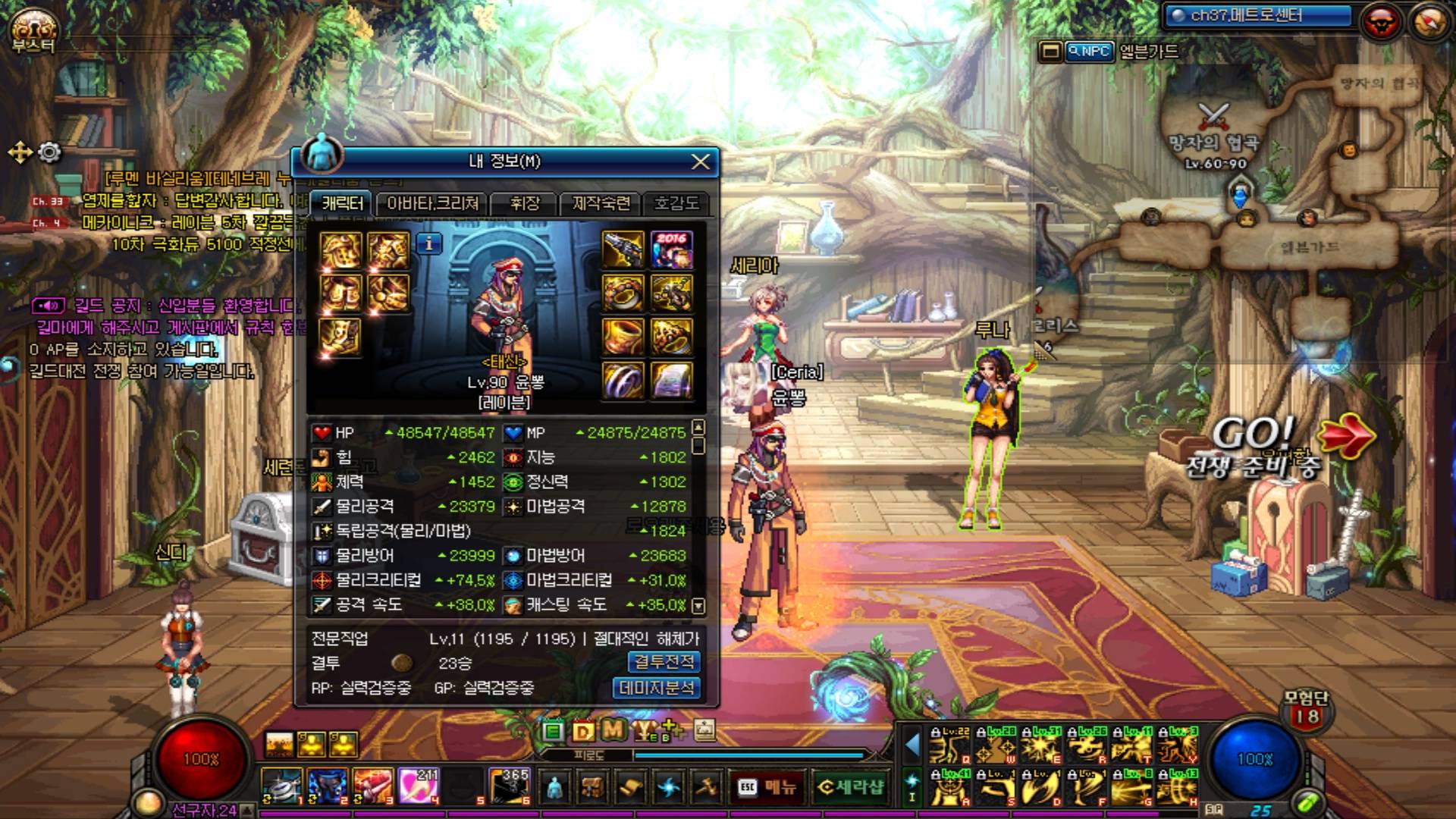Screen dimensions: 1456x819
Task: Open the ESC 메뉴 button
Action: point(767,787)
